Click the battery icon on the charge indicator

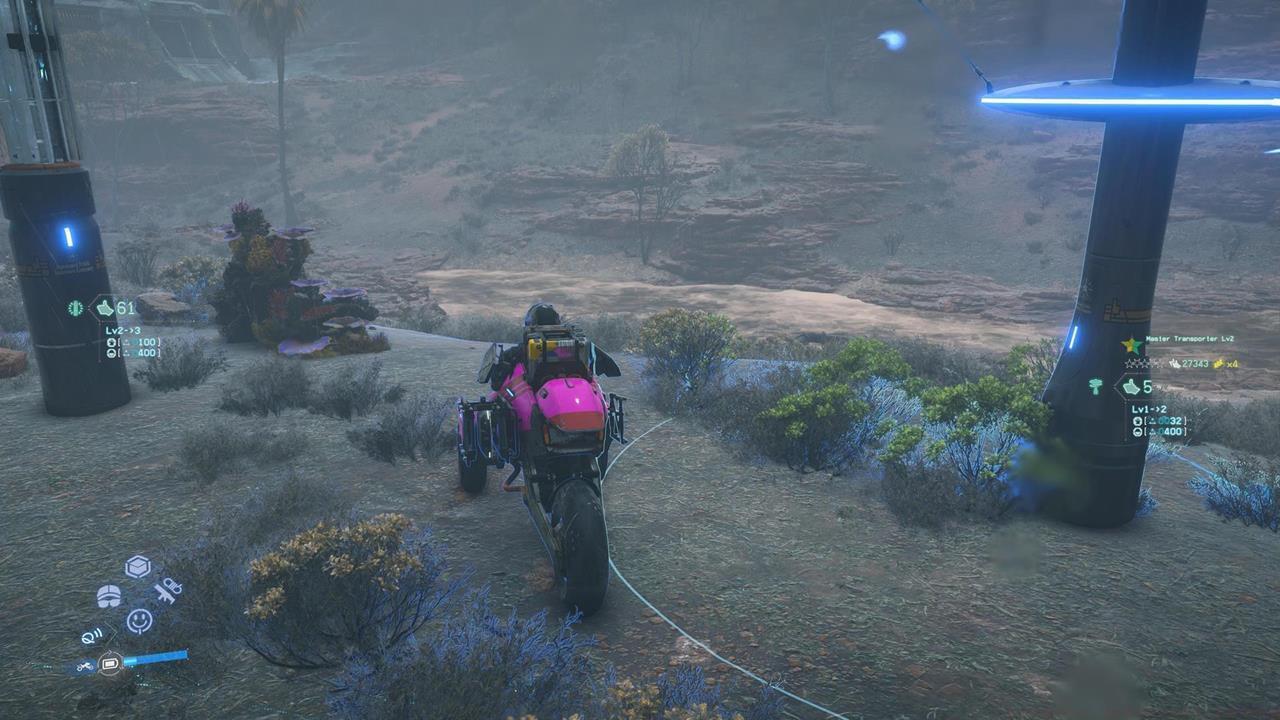click(110, 663)
